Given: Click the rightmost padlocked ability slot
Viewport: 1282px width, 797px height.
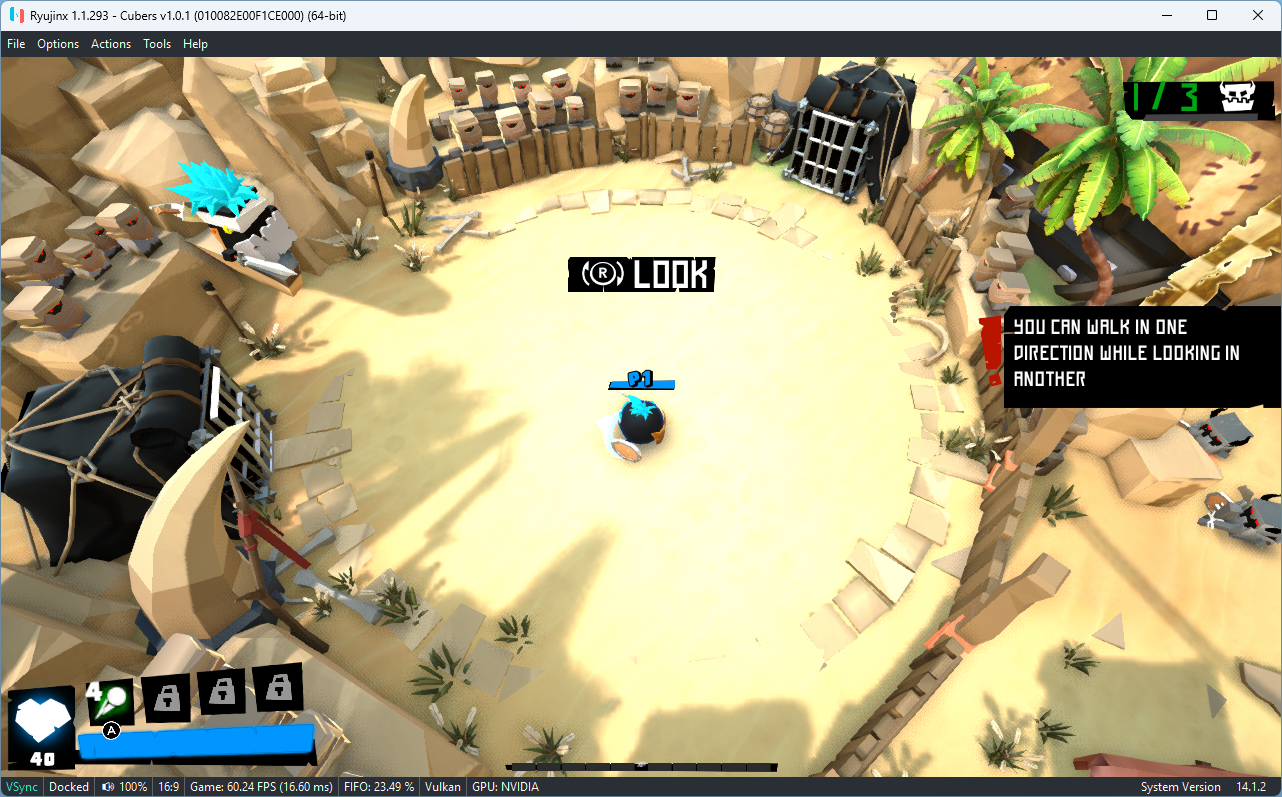Looking at the screenshot, I should [x=279, y=688].
